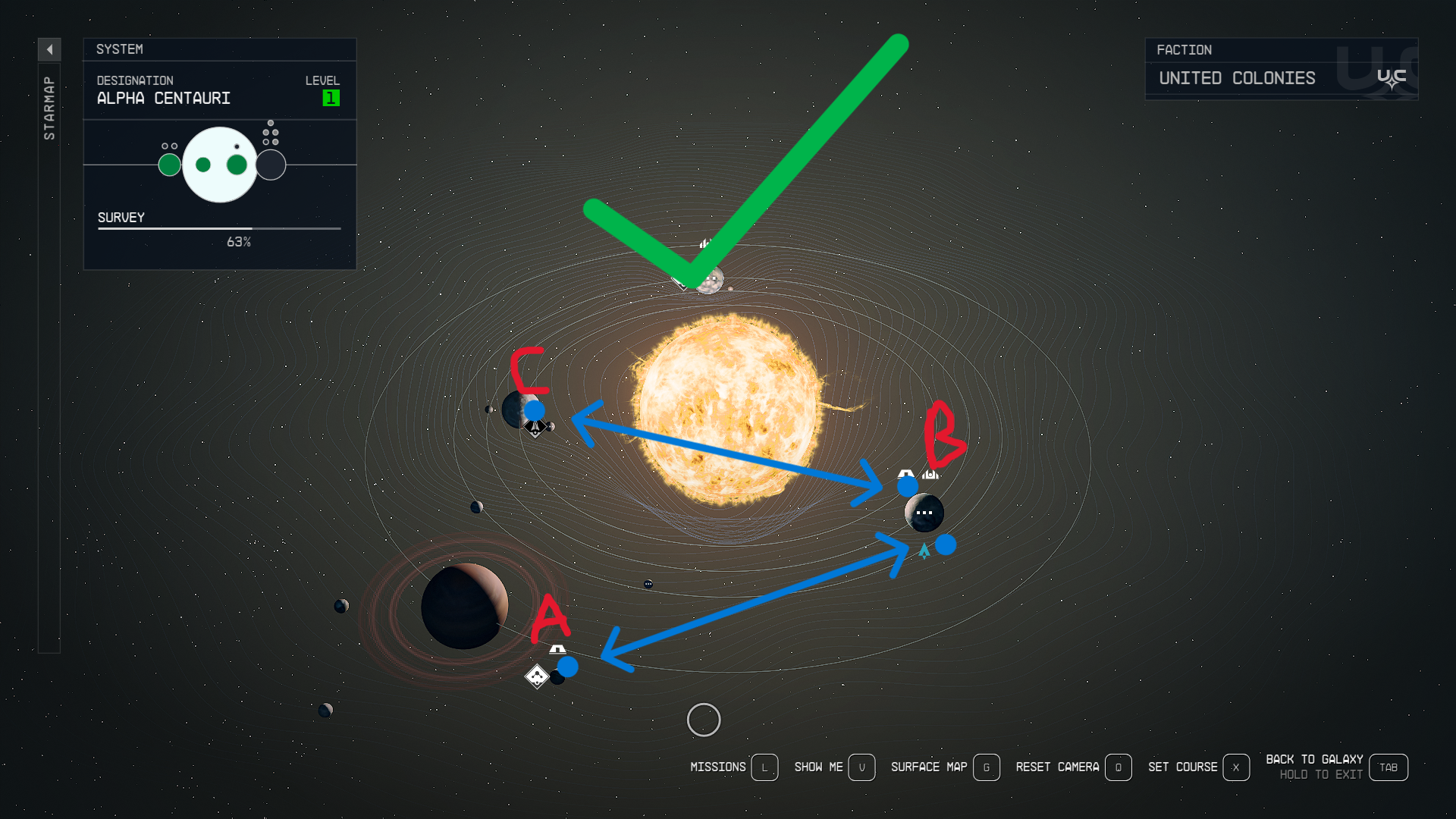Click the outpost landing icon above planet B

[x=905, y=472]
